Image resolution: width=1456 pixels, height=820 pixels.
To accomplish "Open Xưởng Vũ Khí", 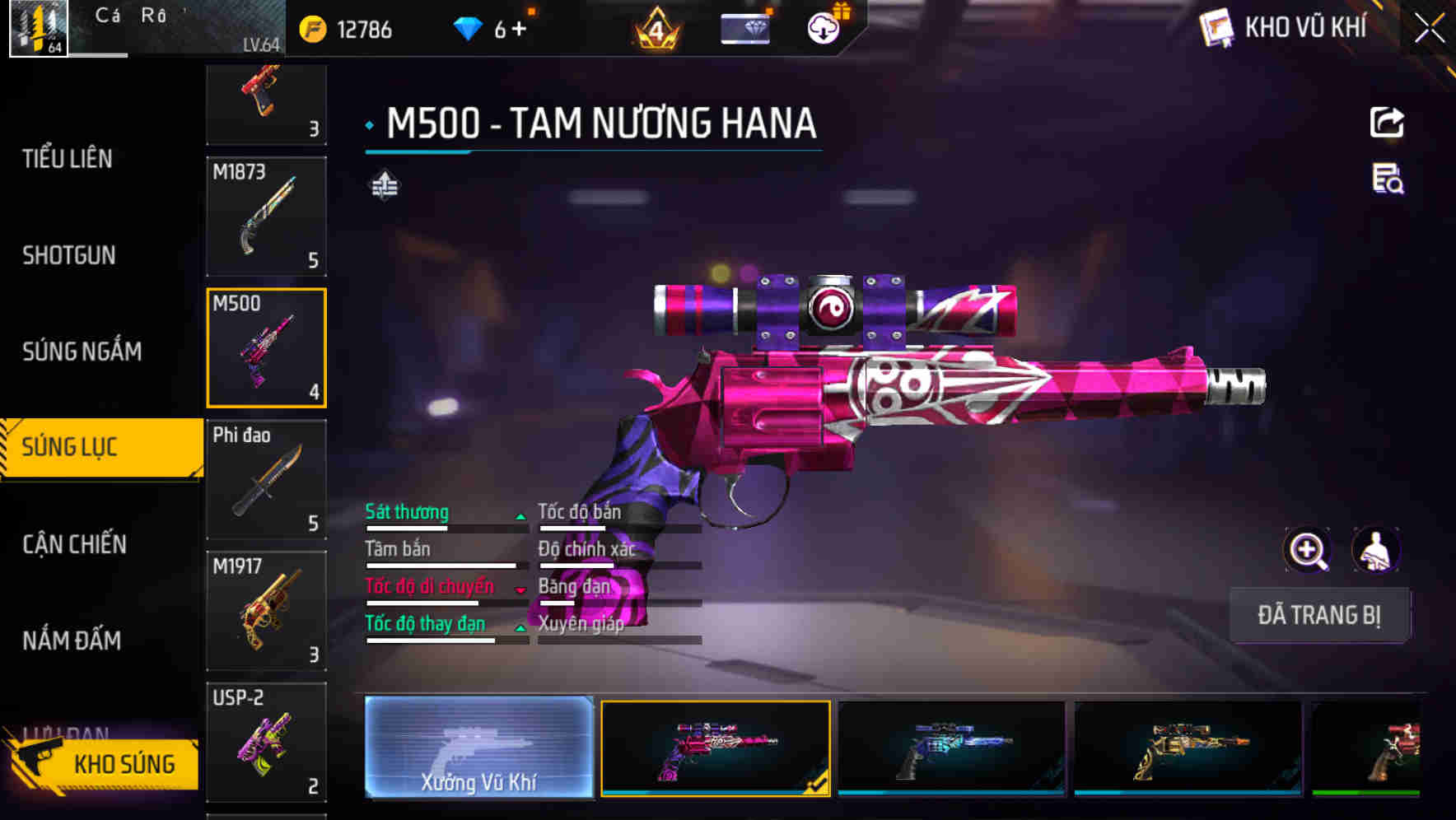I will point(478,749).
